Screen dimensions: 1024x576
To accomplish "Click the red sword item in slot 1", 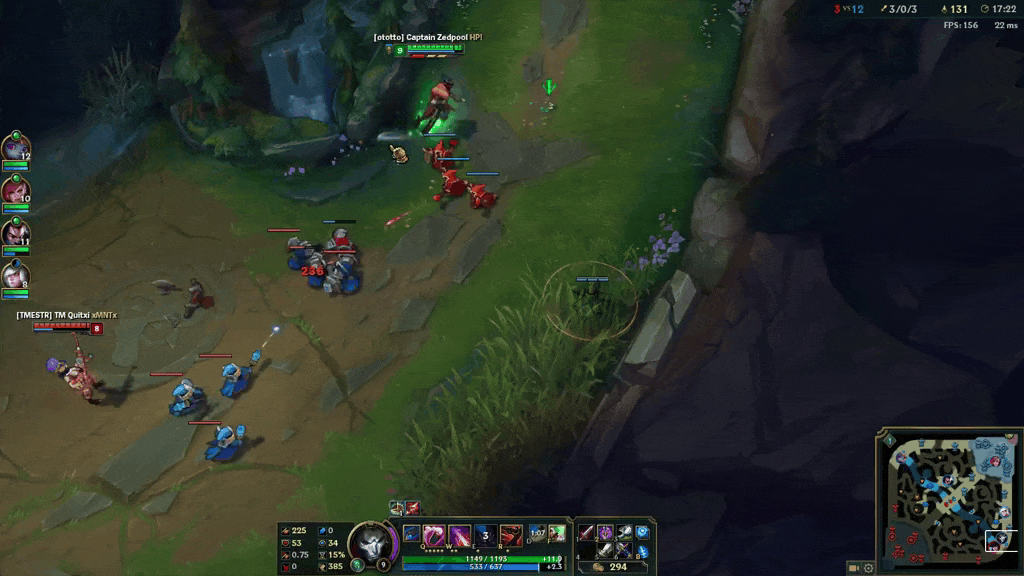I will (x=588, y=532).
